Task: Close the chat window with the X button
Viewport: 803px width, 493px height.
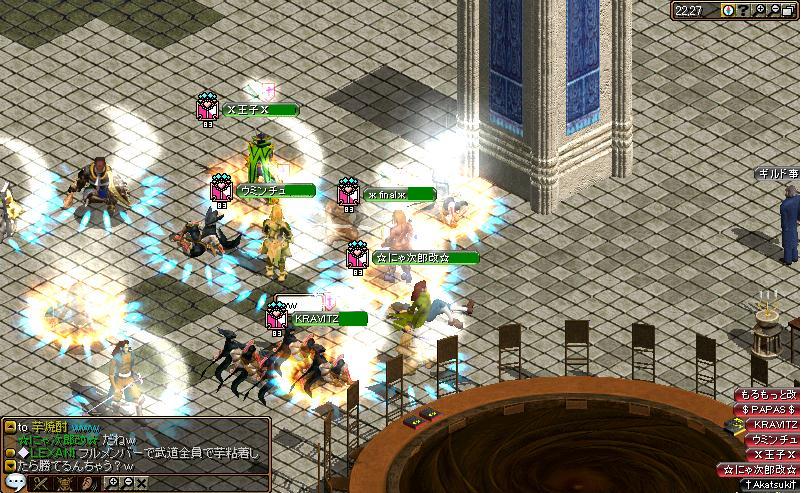Action: [141, 484]
